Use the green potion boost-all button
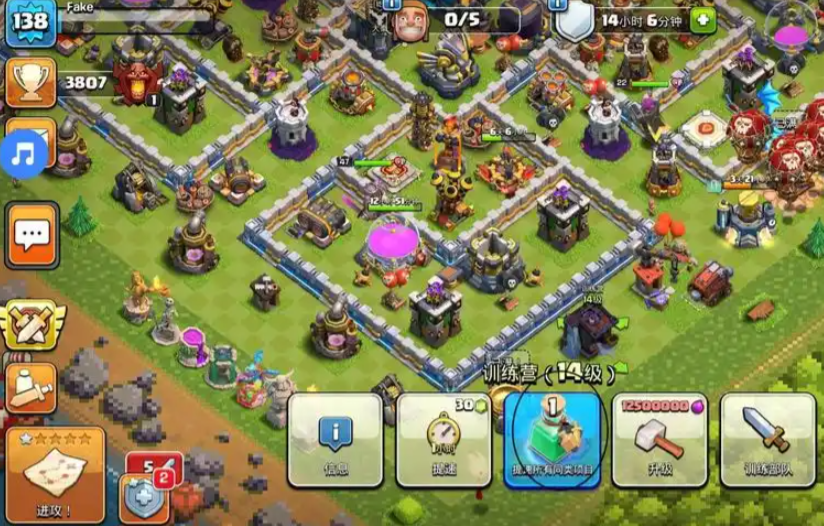824x526 pixels. tap(551, 439)
